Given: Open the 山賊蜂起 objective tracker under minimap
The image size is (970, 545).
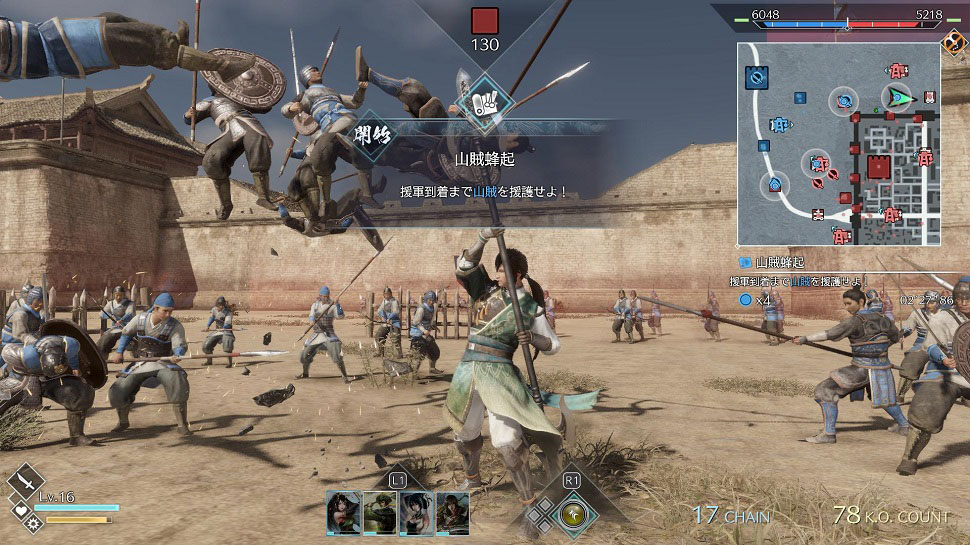Looking at the screenshot, I should pyautogui.click(x=781, y=262).
